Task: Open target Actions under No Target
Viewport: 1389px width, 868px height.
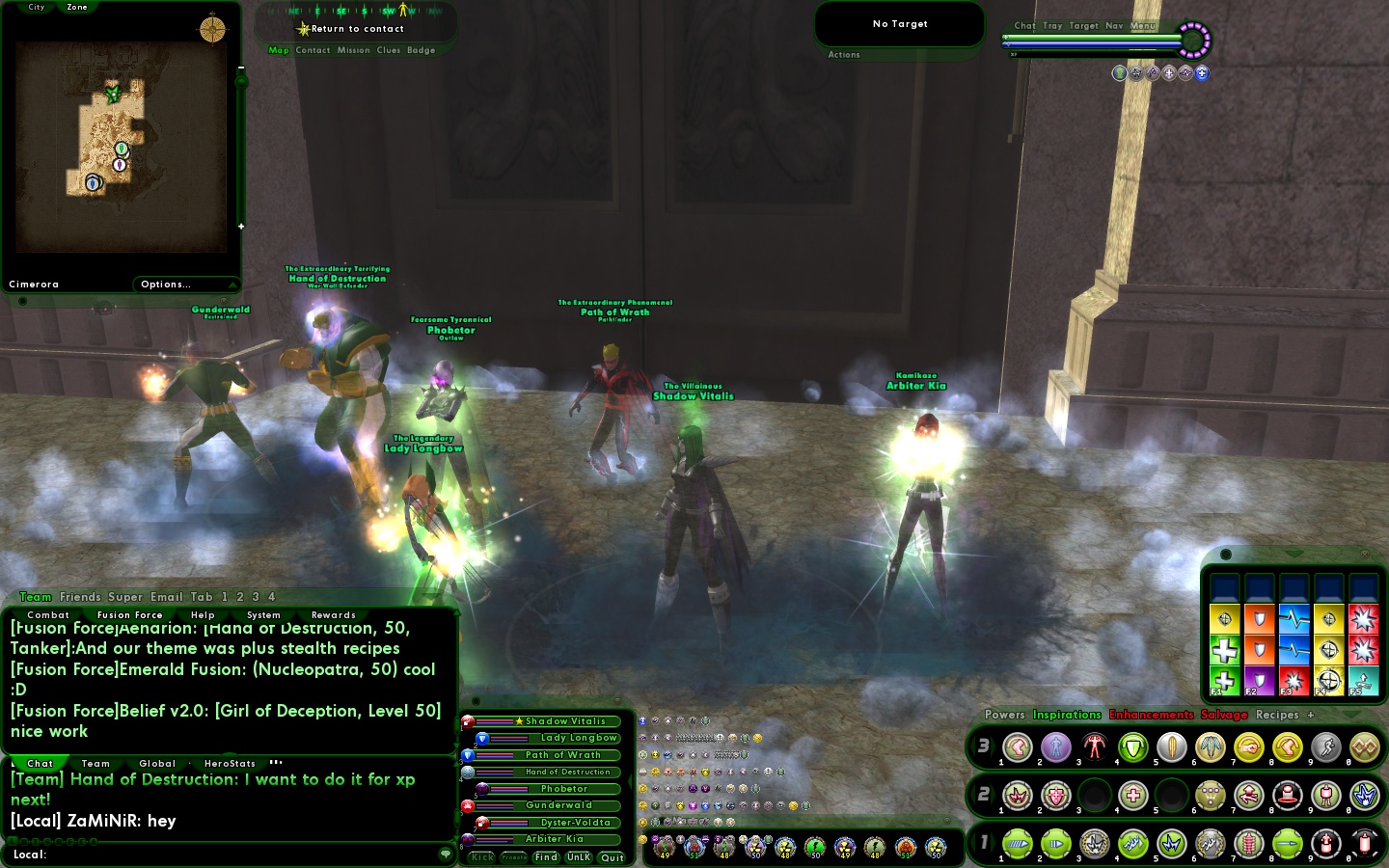Action: (x=844, y=55)
